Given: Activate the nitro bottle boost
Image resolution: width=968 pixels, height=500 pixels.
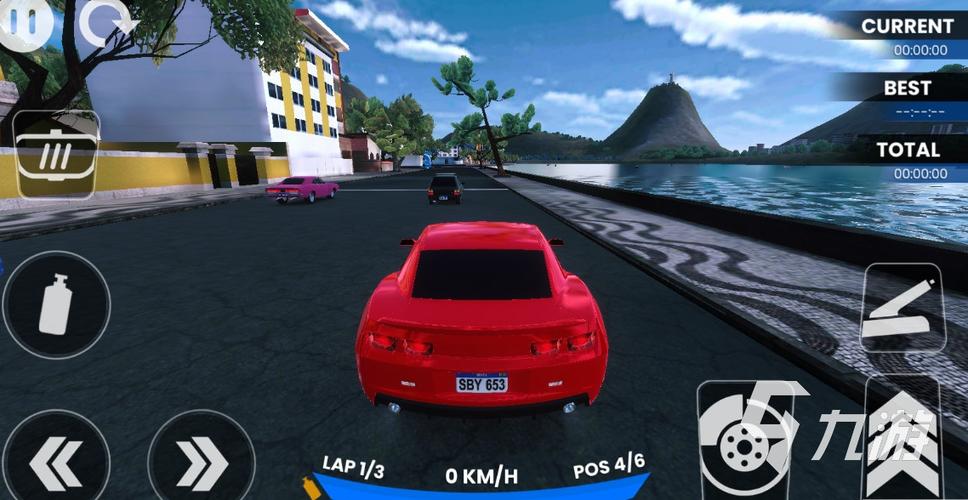Looking at the screenshot, I should [56, 305].
